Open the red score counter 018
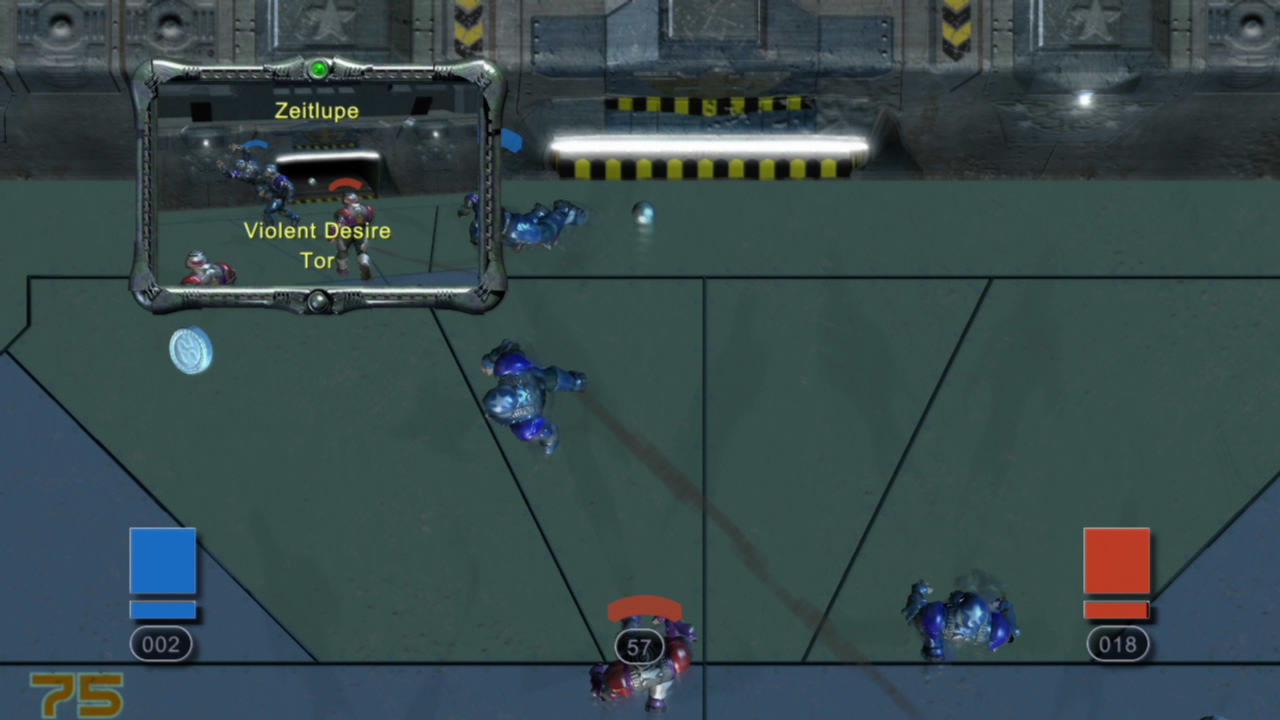The width and height of the screenshot is (1280, 720). pyautogui.click(x=1117, y=644)
